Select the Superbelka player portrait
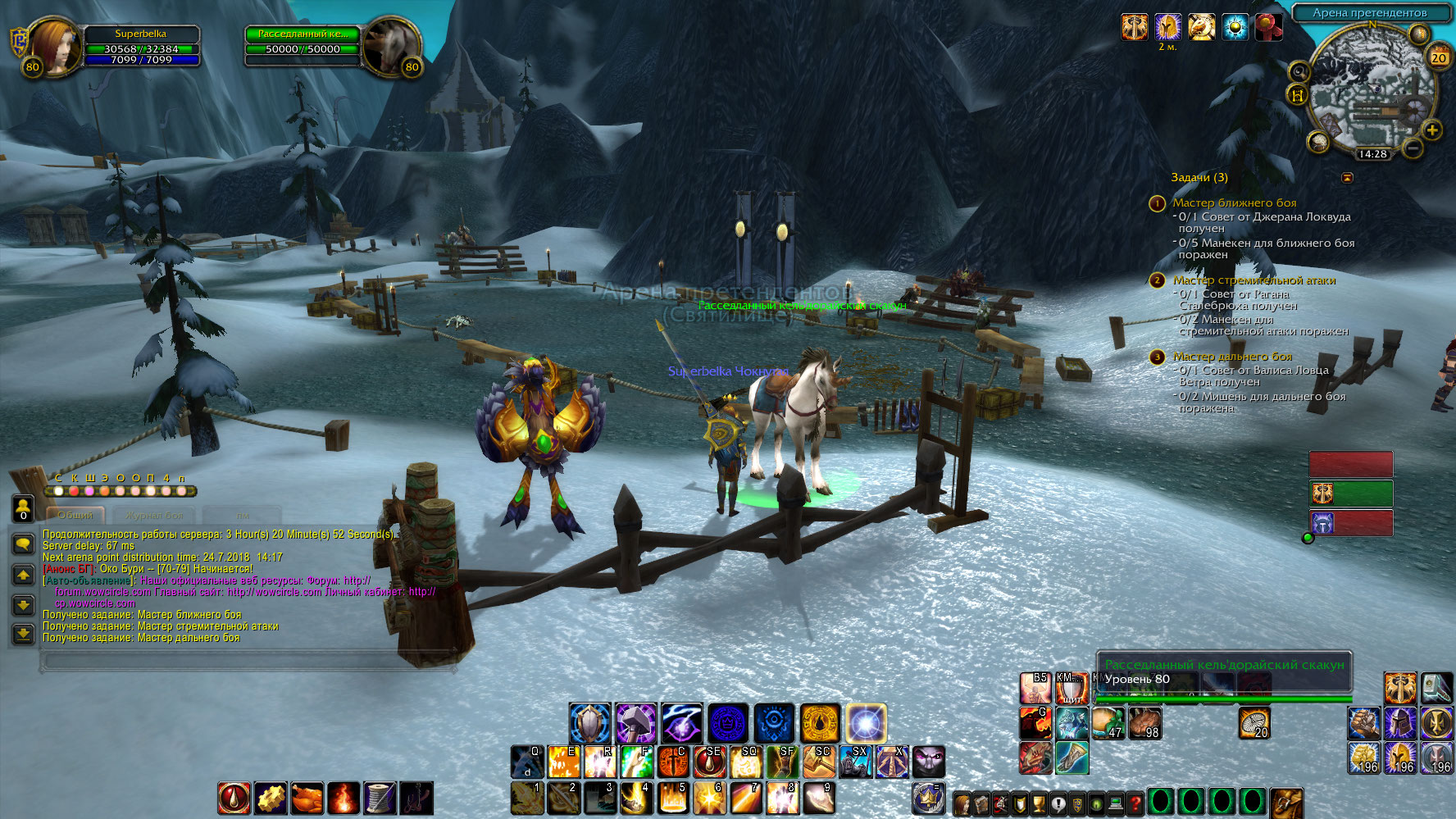 [56, 48]
